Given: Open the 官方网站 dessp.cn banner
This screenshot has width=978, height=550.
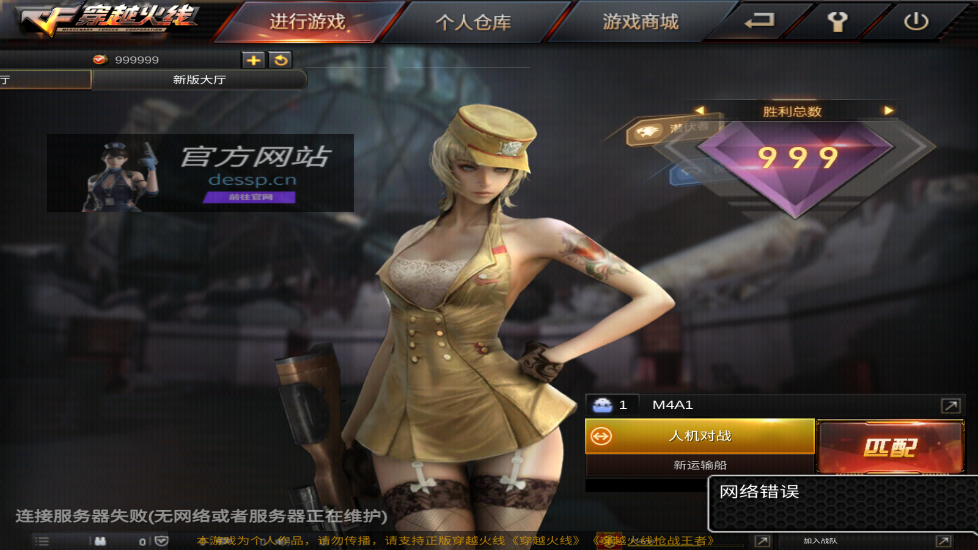Looking at the screenshot, I should click(200, 172).
